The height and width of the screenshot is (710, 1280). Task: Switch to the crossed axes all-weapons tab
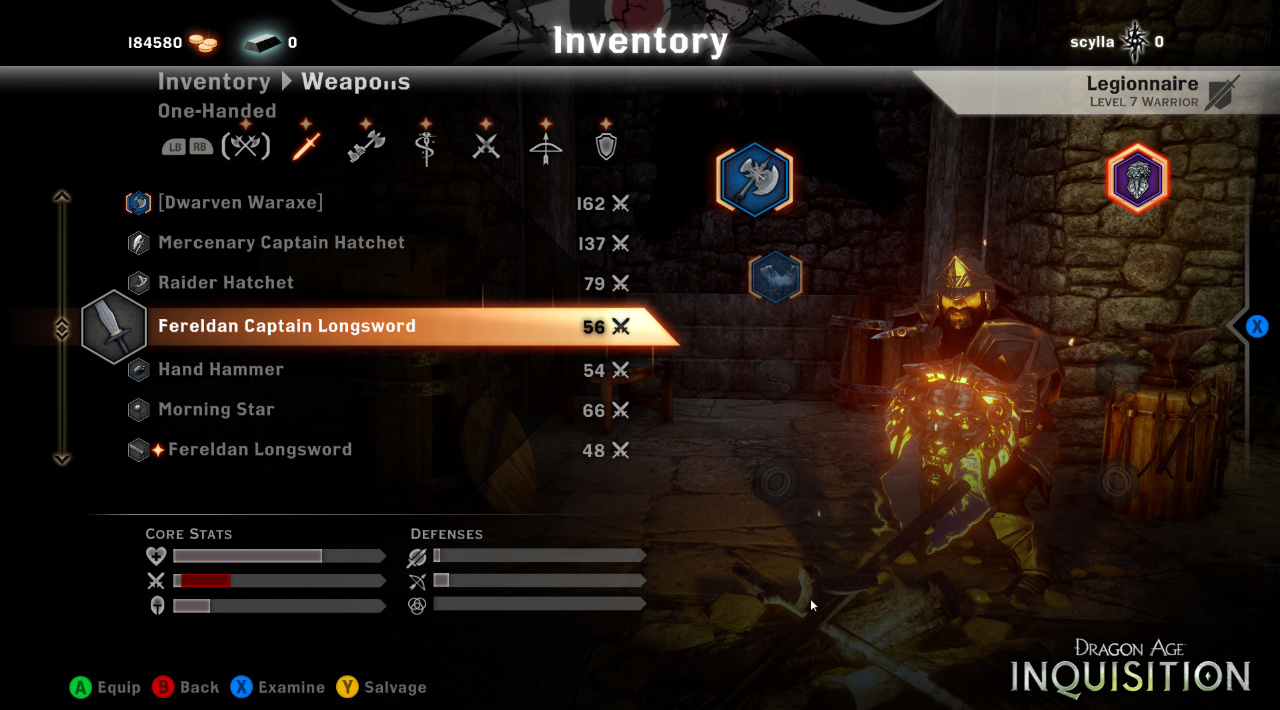(245, 146)
